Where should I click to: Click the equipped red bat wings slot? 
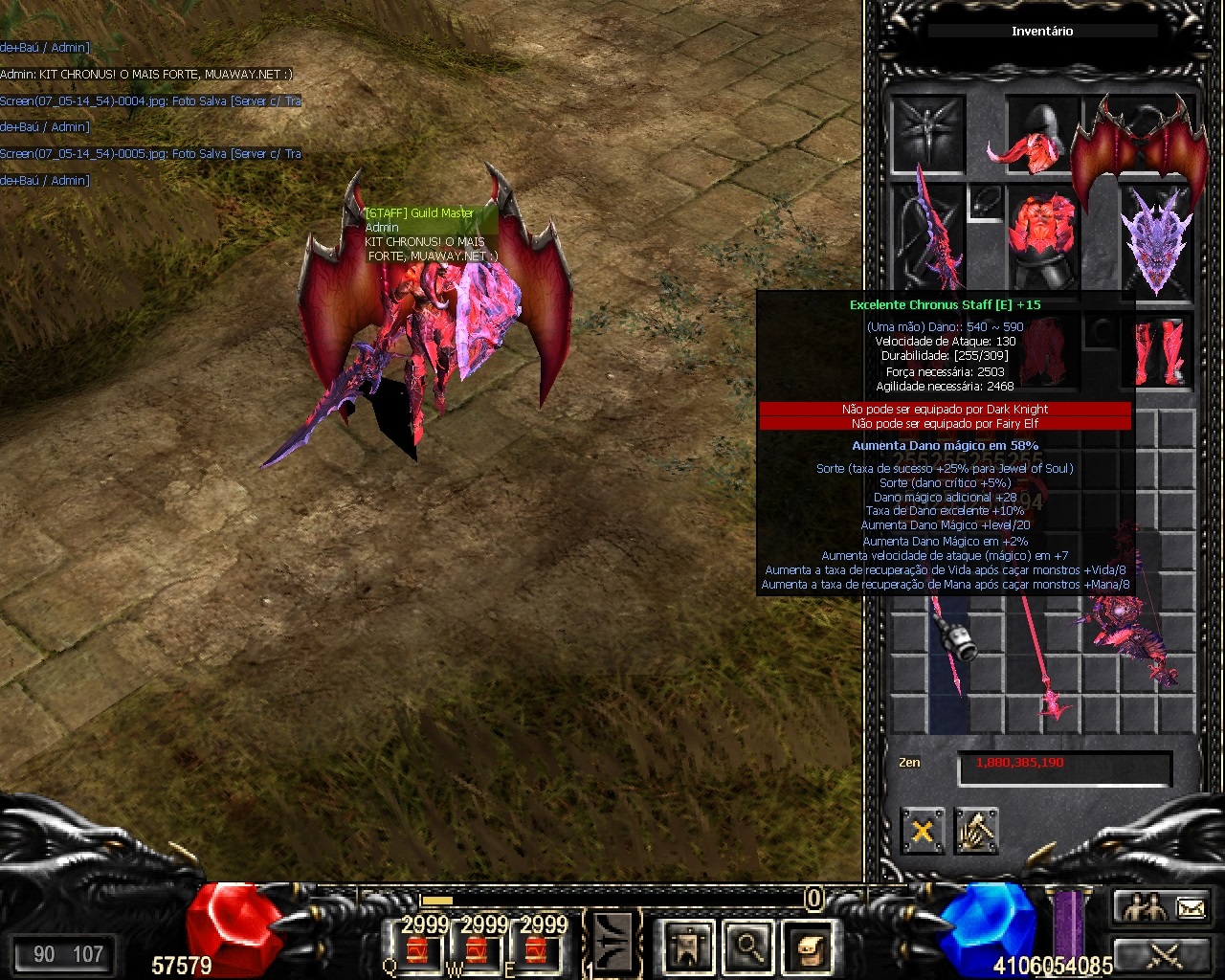(1137, 144)
